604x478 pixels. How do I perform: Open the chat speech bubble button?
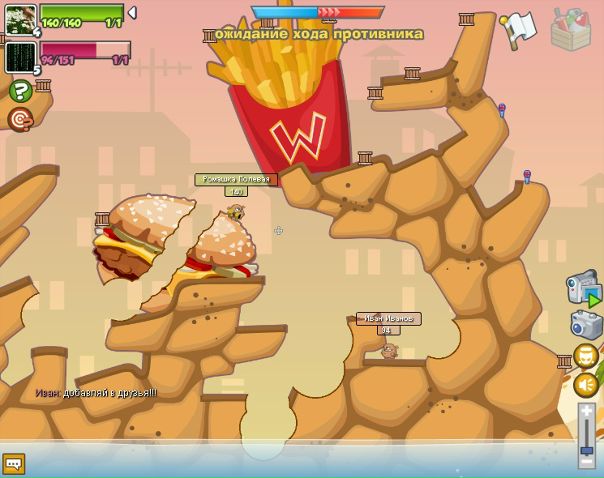click(x=13, y=463)
